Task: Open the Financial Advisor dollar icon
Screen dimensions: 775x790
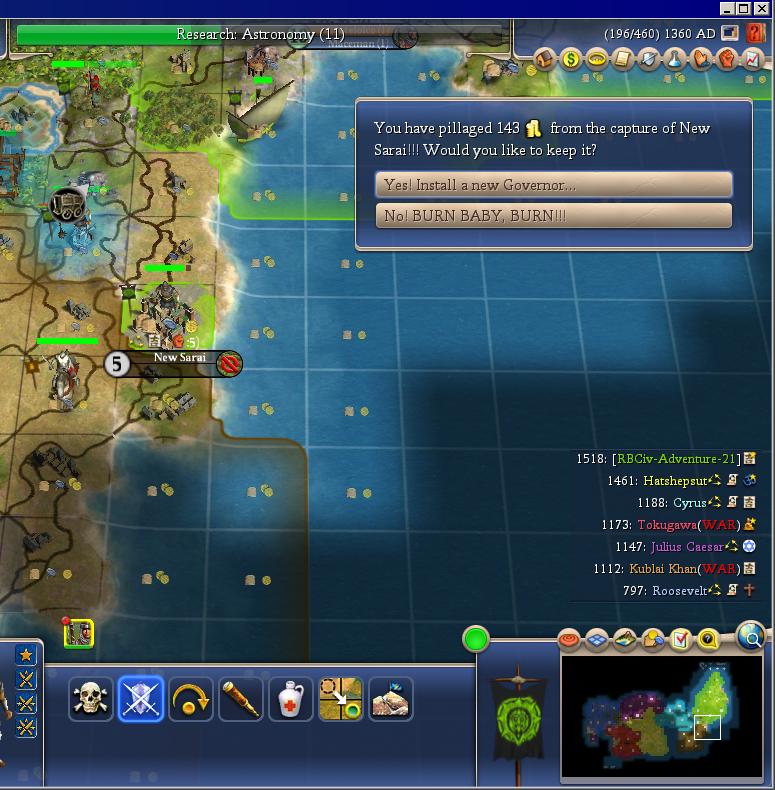Action: [x=571, y=60]
